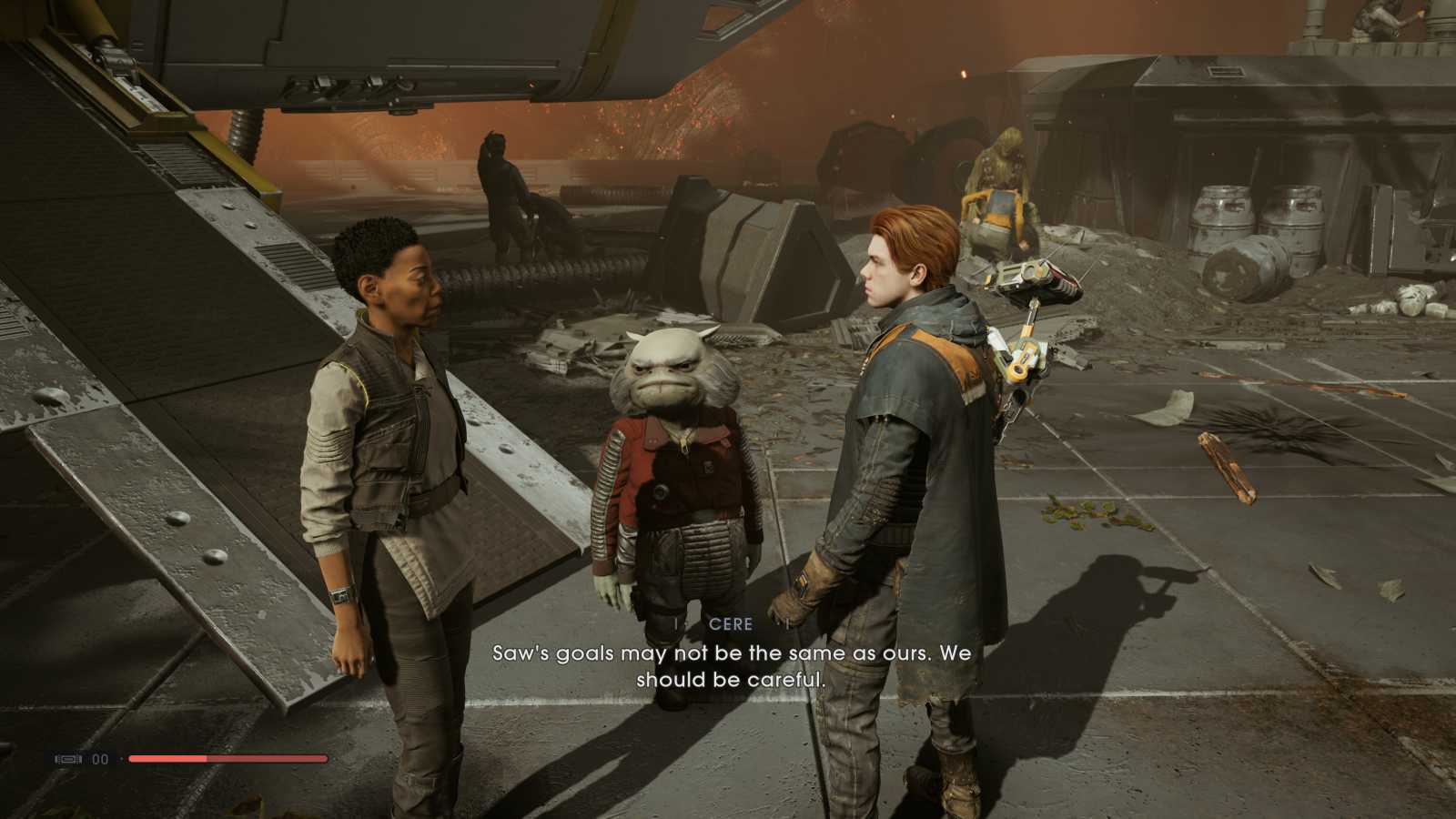This screenshot has width=1456, height=819.
Task: Click the glove on Cal's right hand
Action: point(799,591)
